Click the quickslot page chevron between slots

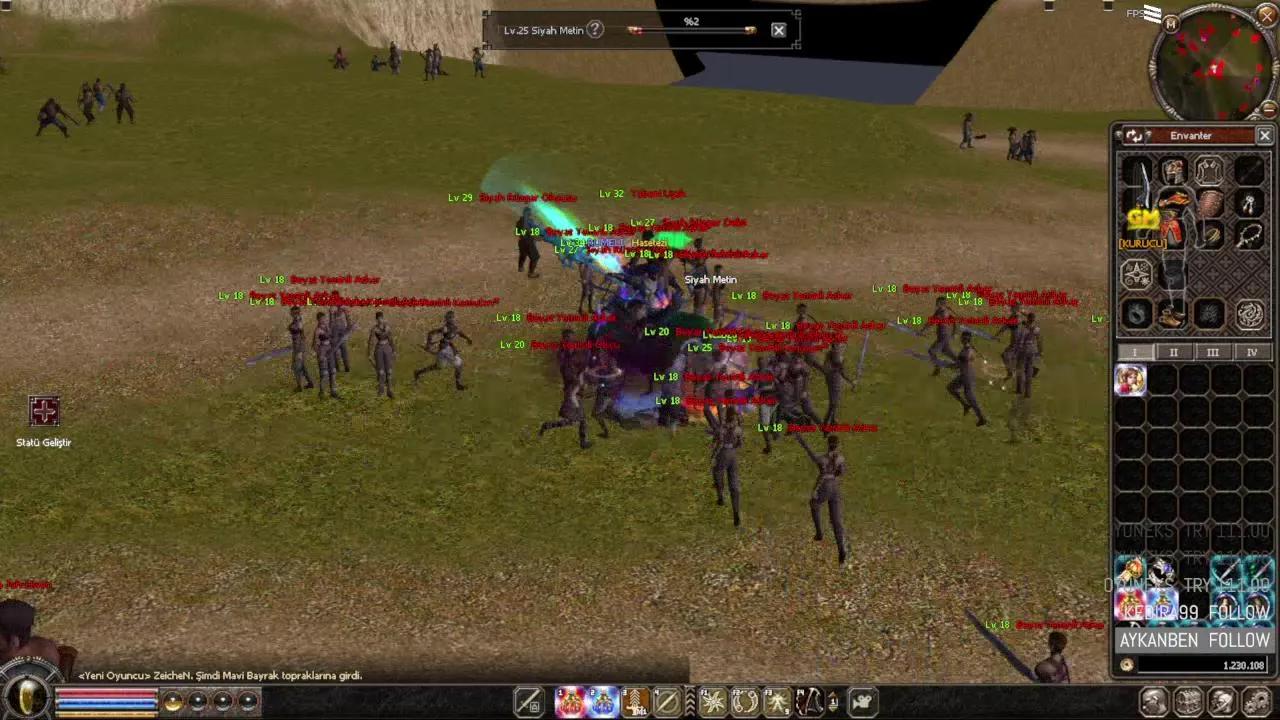click(688, 702)
